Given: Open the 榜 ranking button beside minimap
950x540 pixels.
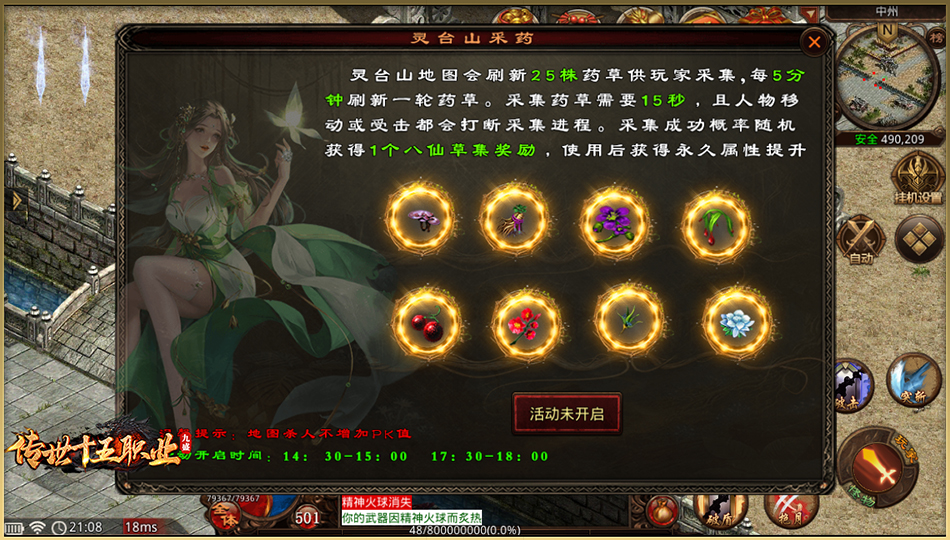Looking at the screenshot, I should point(937,37).
